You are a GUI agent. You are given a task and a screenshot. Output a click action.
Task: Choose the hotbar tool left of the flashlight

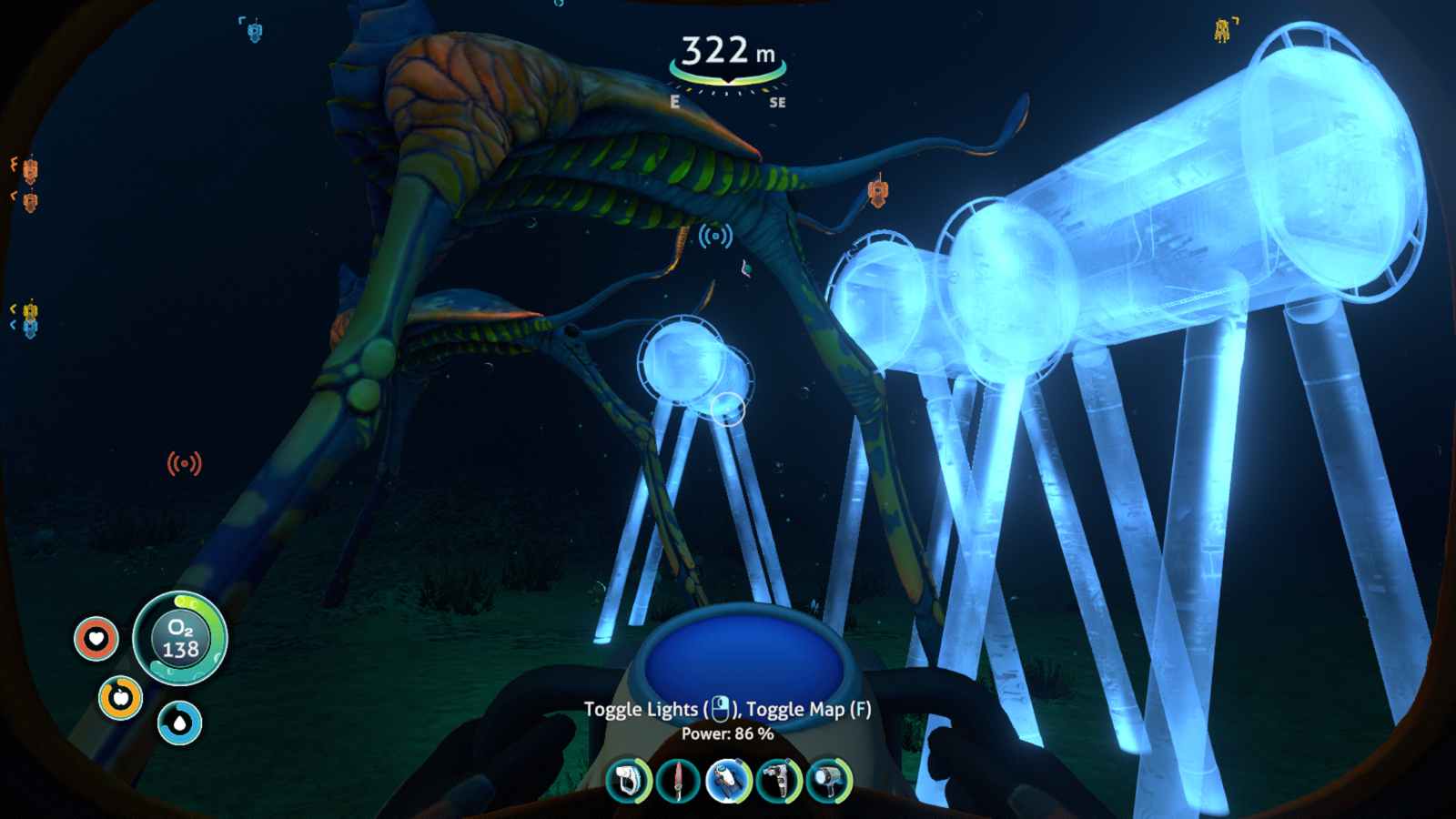click(x=778, y=781)
